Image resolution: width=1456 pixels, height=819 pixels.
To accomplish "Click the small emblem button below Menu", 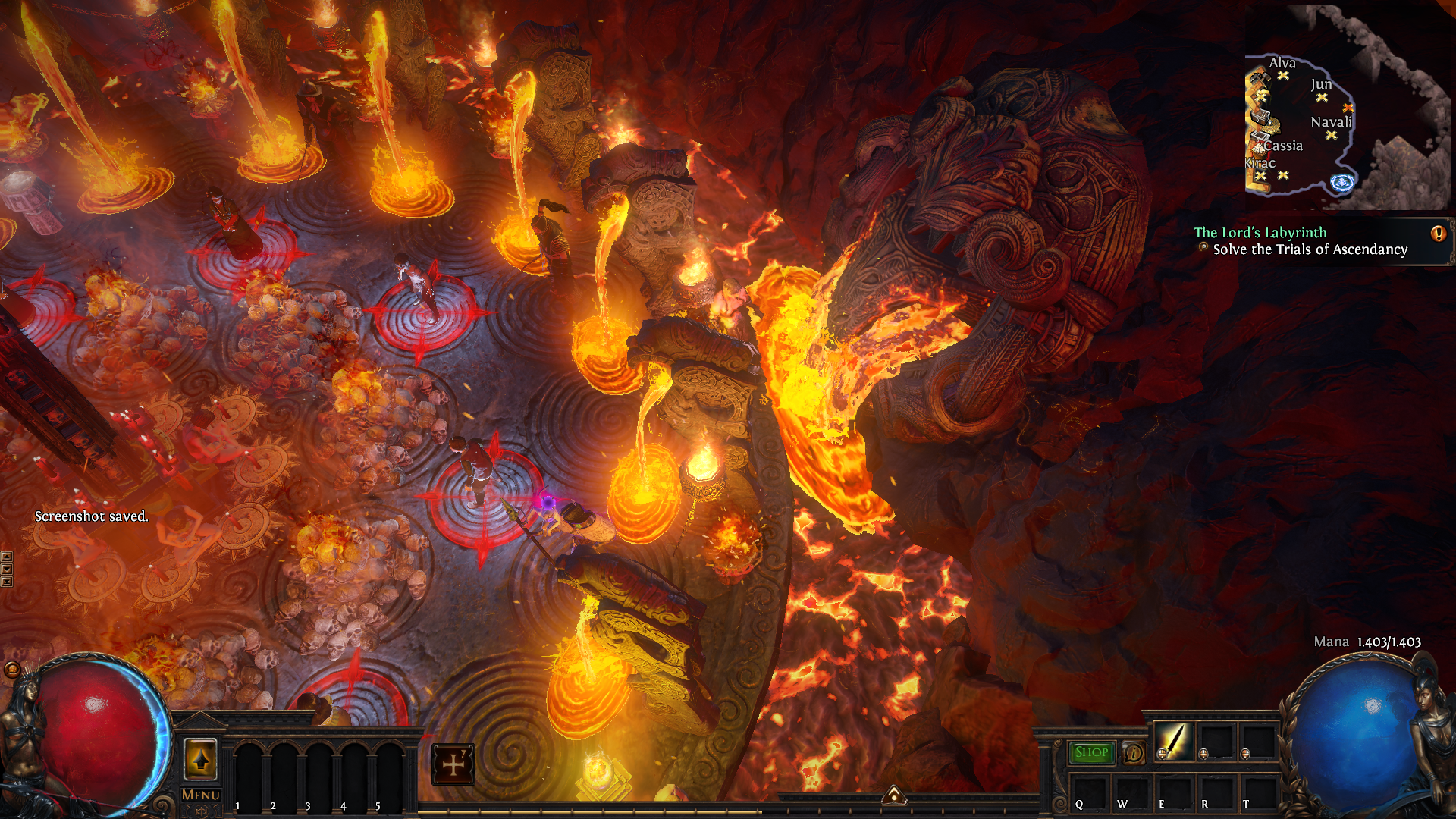I will 201,811.
